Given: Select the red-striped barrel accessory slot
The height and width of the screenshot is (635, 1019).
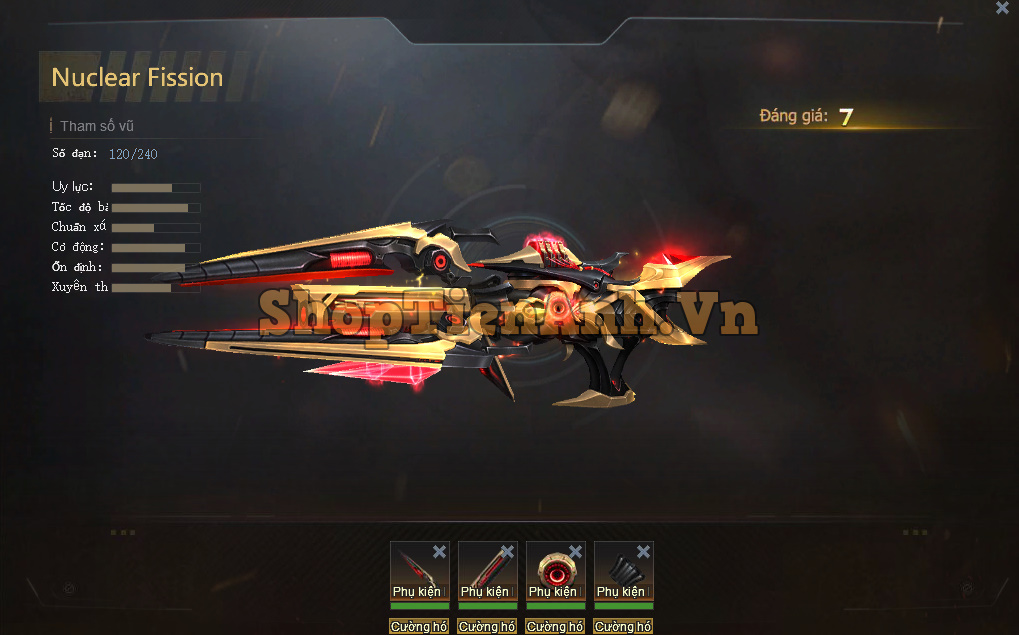Looking at the screenshot, I should pos(482,570).
